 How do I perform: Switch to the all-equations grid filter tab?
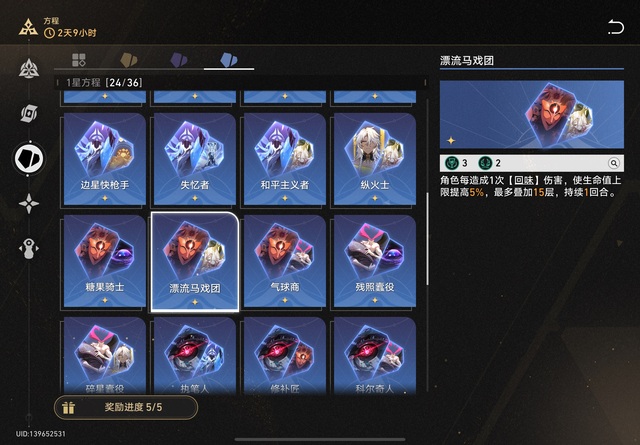tap(79, 60)
